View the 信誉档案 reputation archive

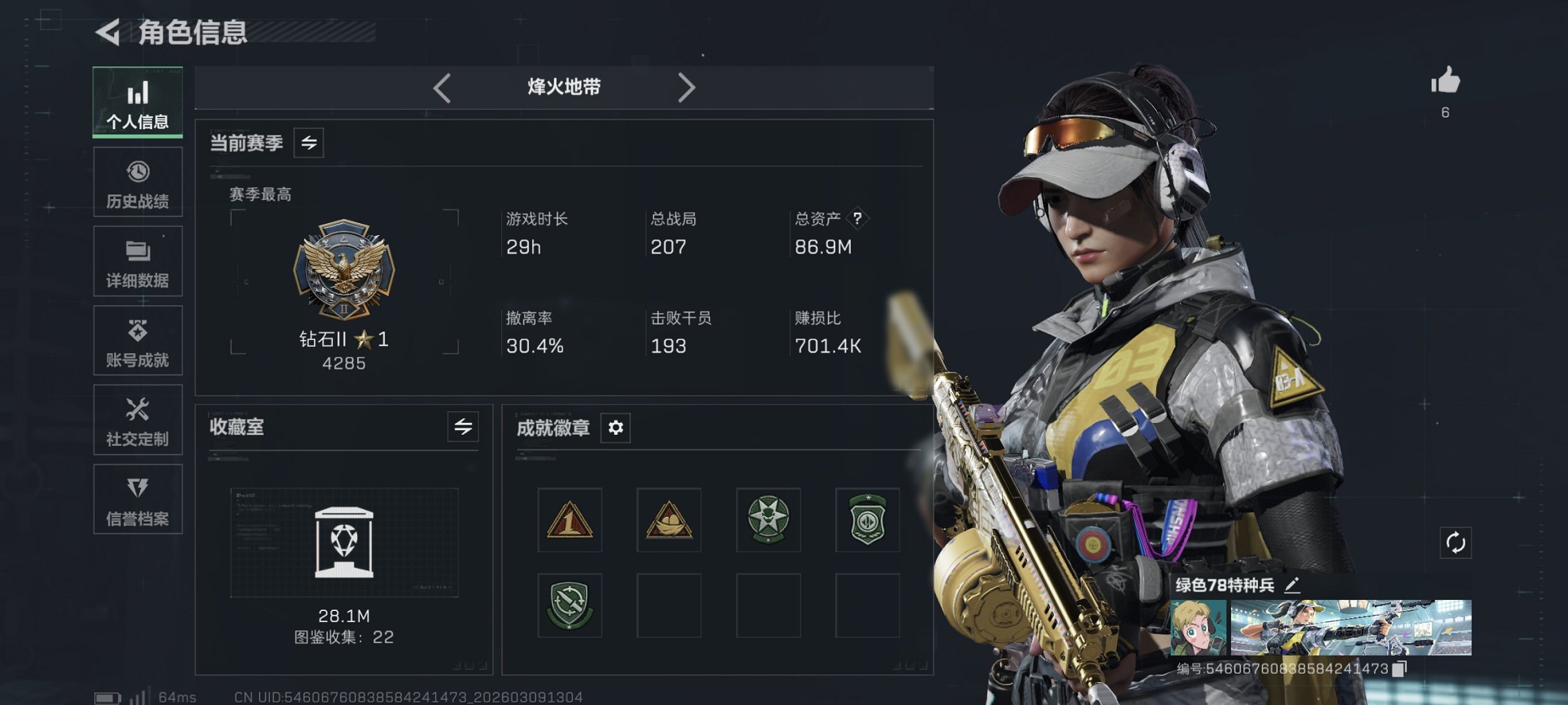click(137, 499)
